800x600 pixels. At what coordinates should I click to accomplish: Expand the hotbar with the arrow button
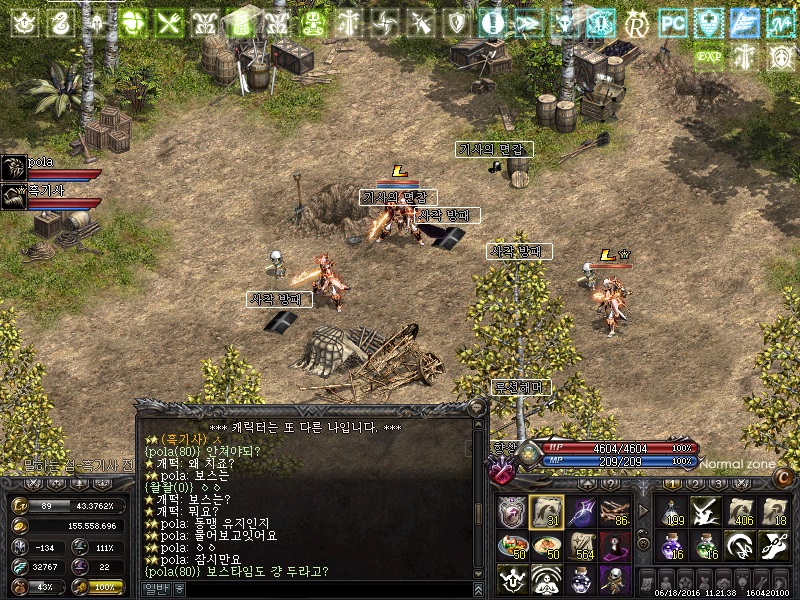641,512
